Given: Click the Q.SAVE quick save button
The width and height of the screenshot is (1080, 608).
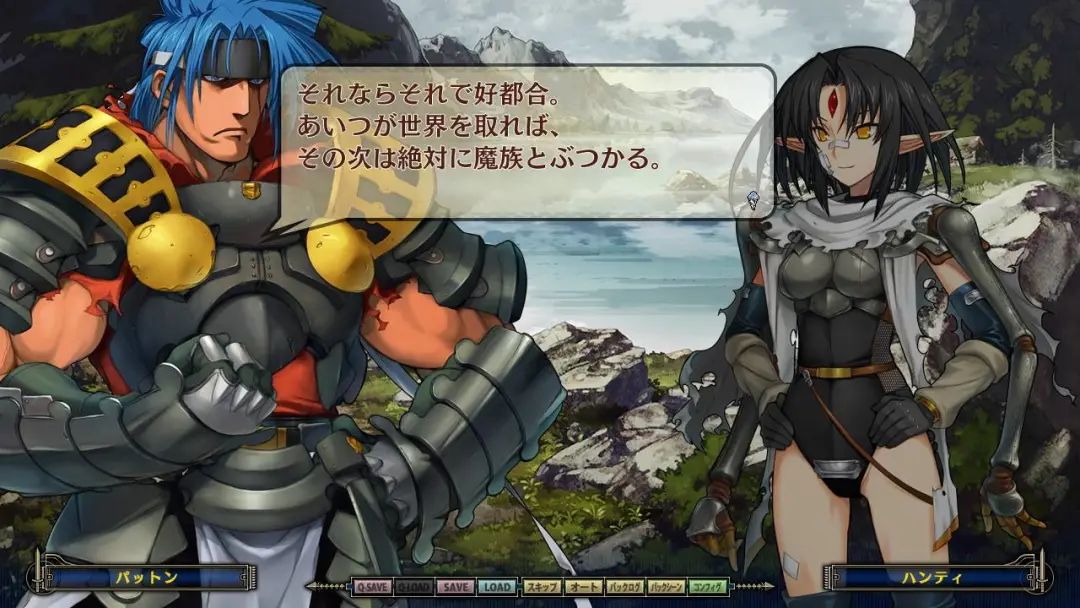Looking at the screenshot, I should click(x=371, y=587).
